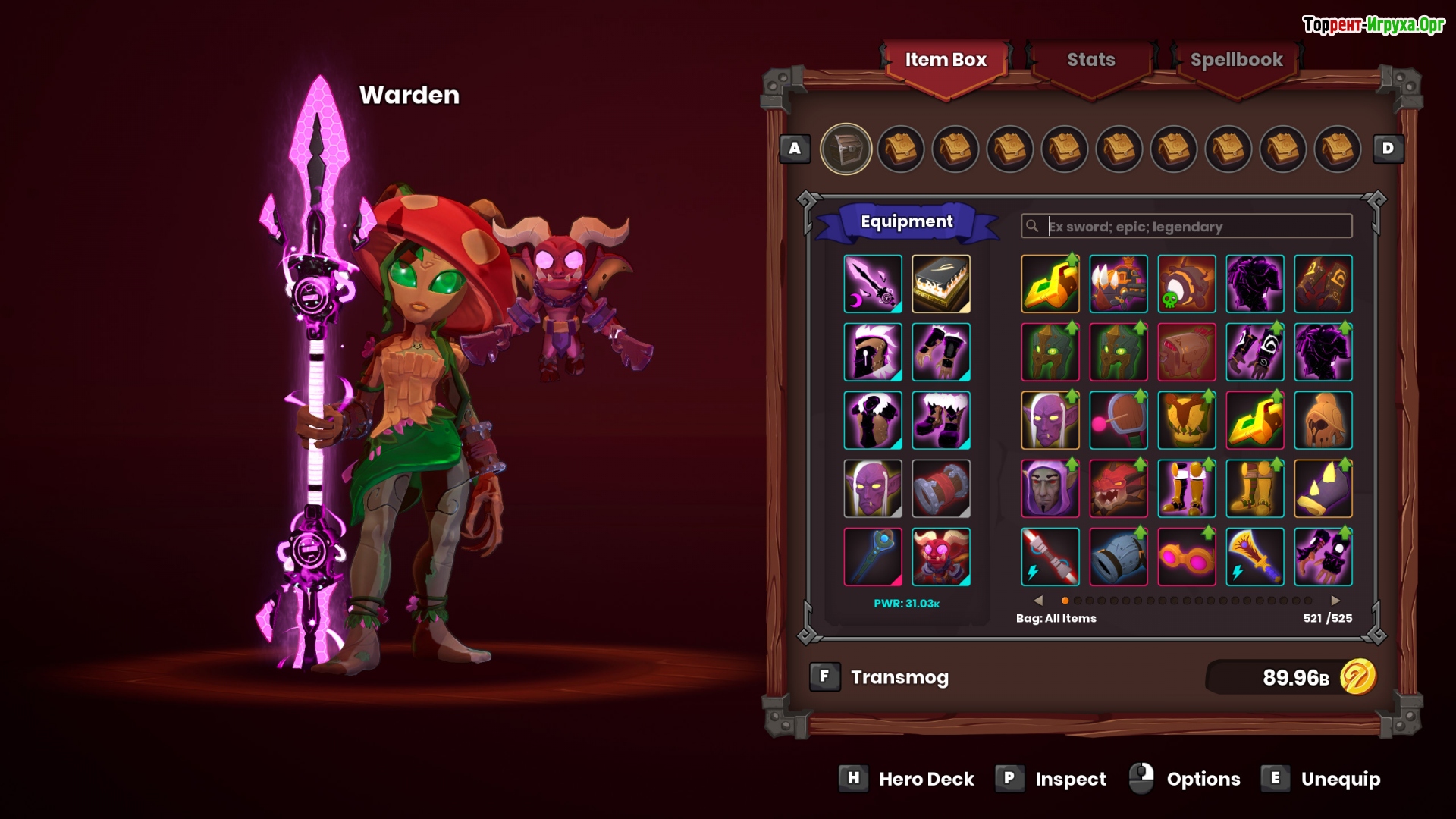1456x819 pixels.
Task: Go to the previous bag page arrow
Action: click(1038, 601)
